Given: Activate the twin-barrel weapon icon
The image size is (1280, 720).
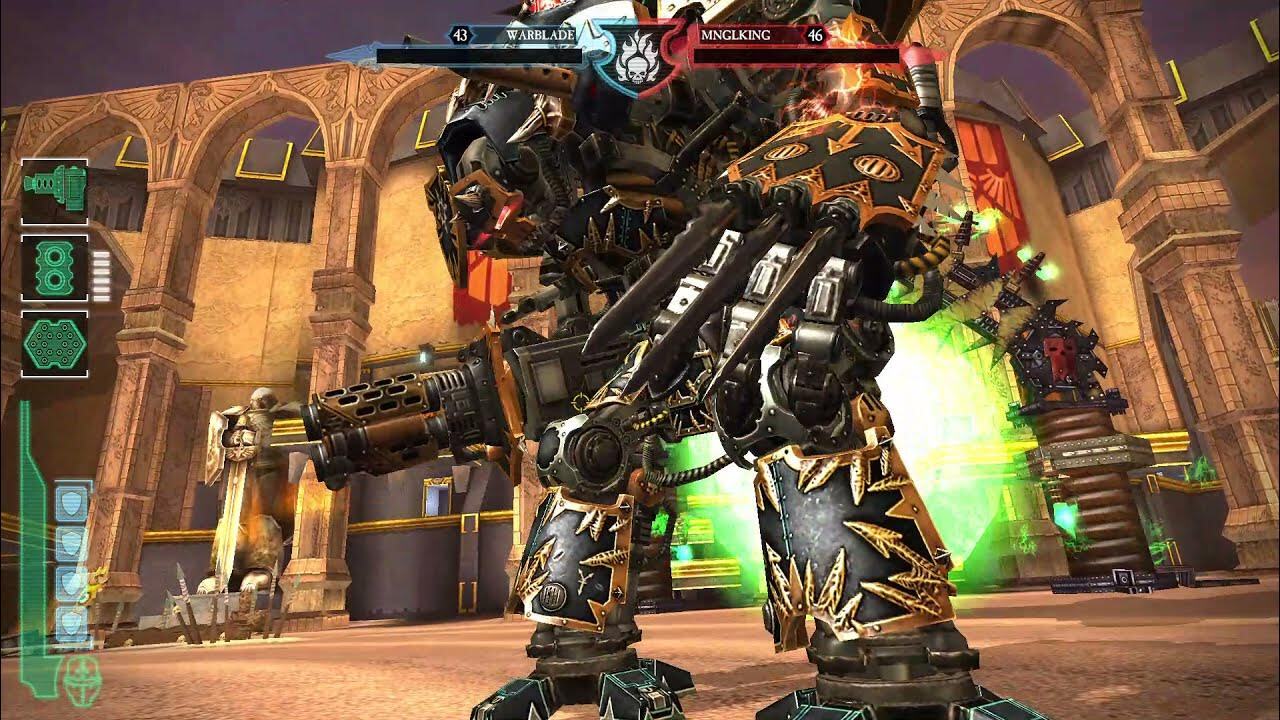Looking at the screenshot, I should pos(54,268).
